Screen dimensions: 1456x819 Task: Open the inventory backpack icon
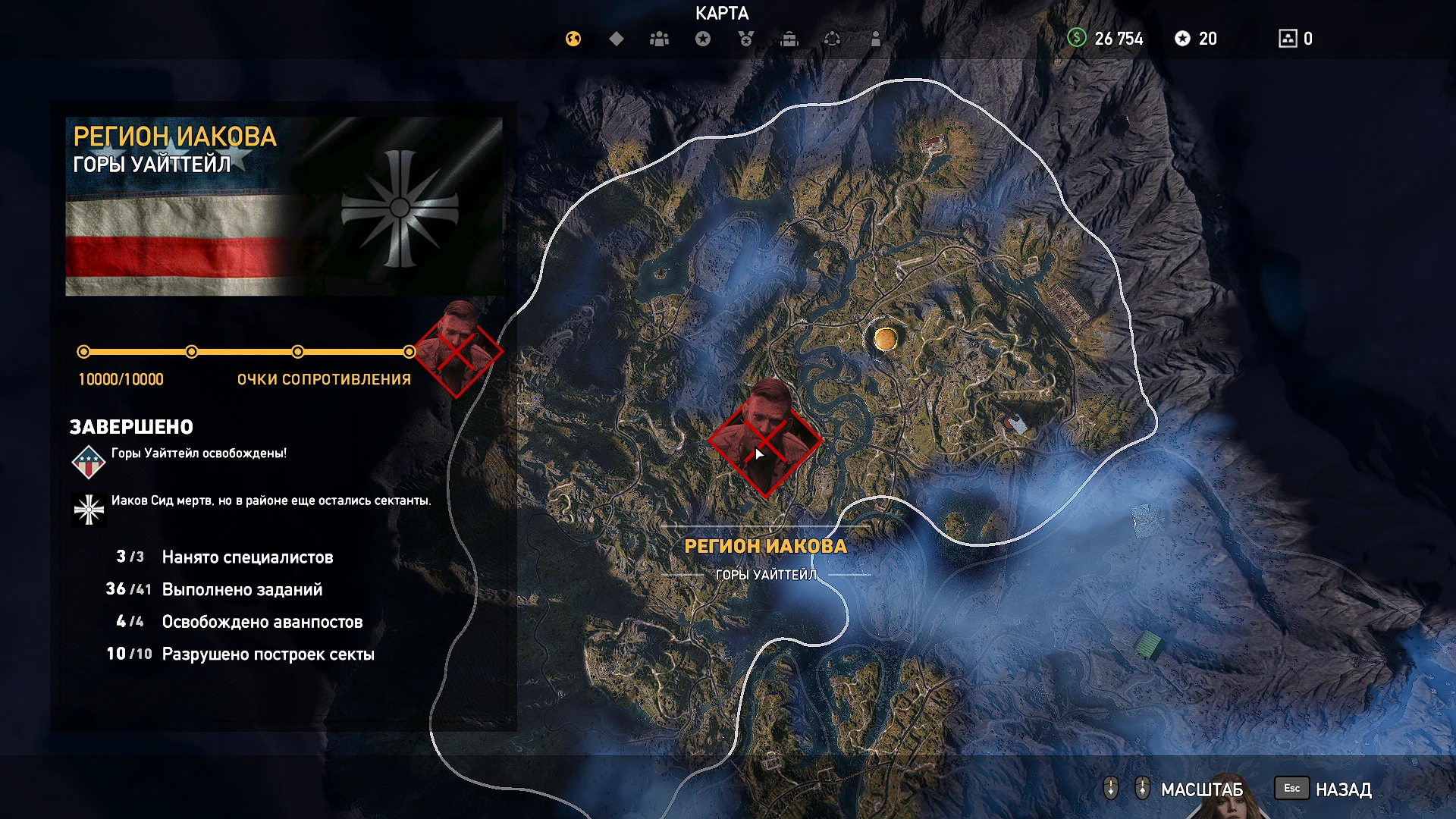coord(790,39)
